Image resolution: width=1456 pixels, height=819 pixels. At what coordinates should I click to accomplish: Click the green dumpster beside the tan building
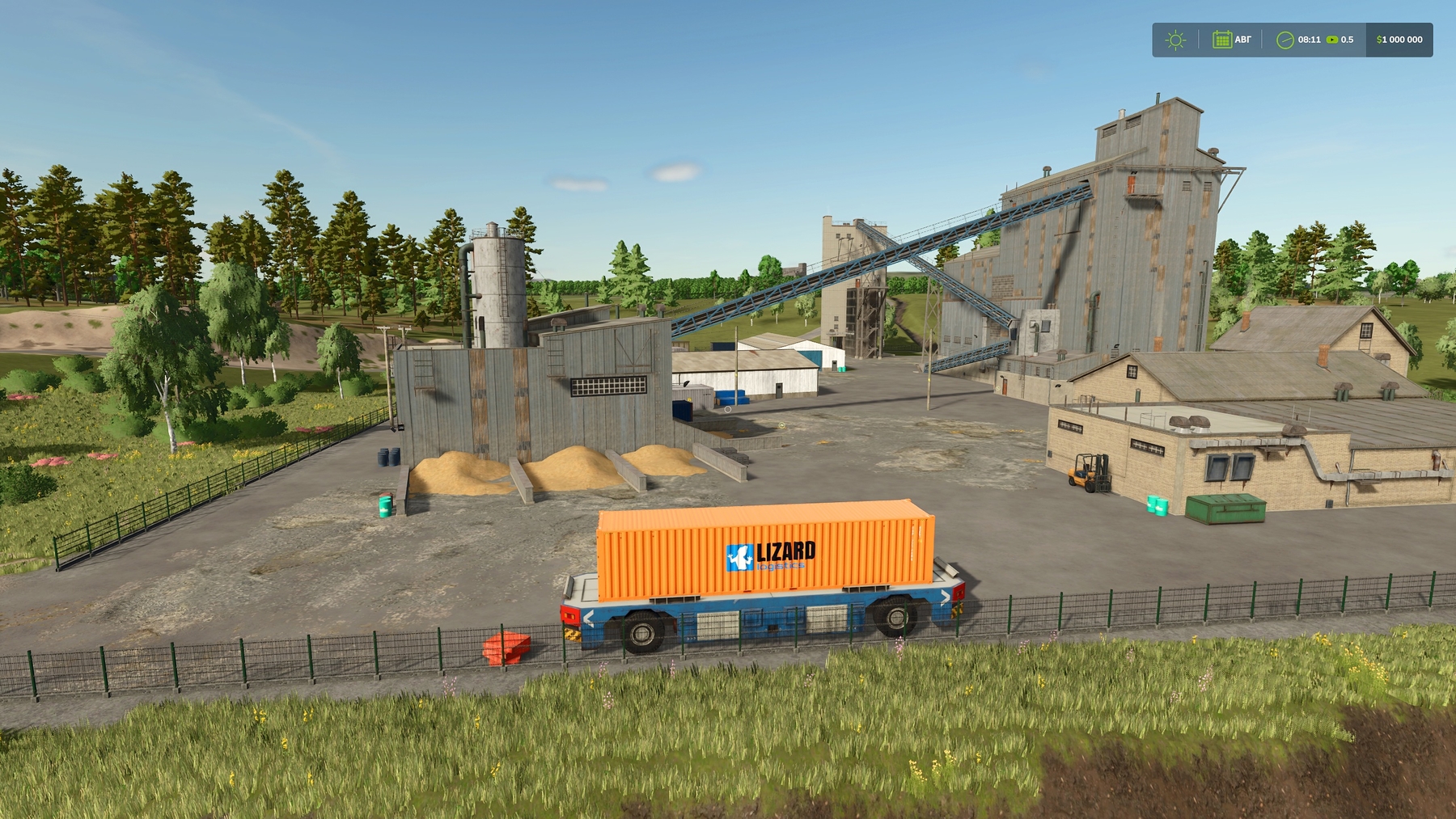pyautogui.click(x=1224, y=508)
